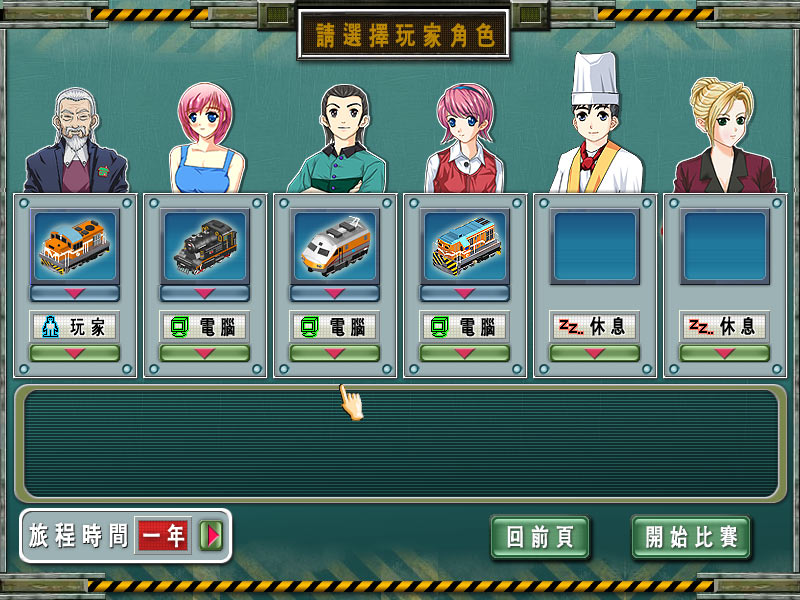Screen dimensions: 800x600
Task: Choose the dark-haired man in green jacket
Action: tap(338, 140)
